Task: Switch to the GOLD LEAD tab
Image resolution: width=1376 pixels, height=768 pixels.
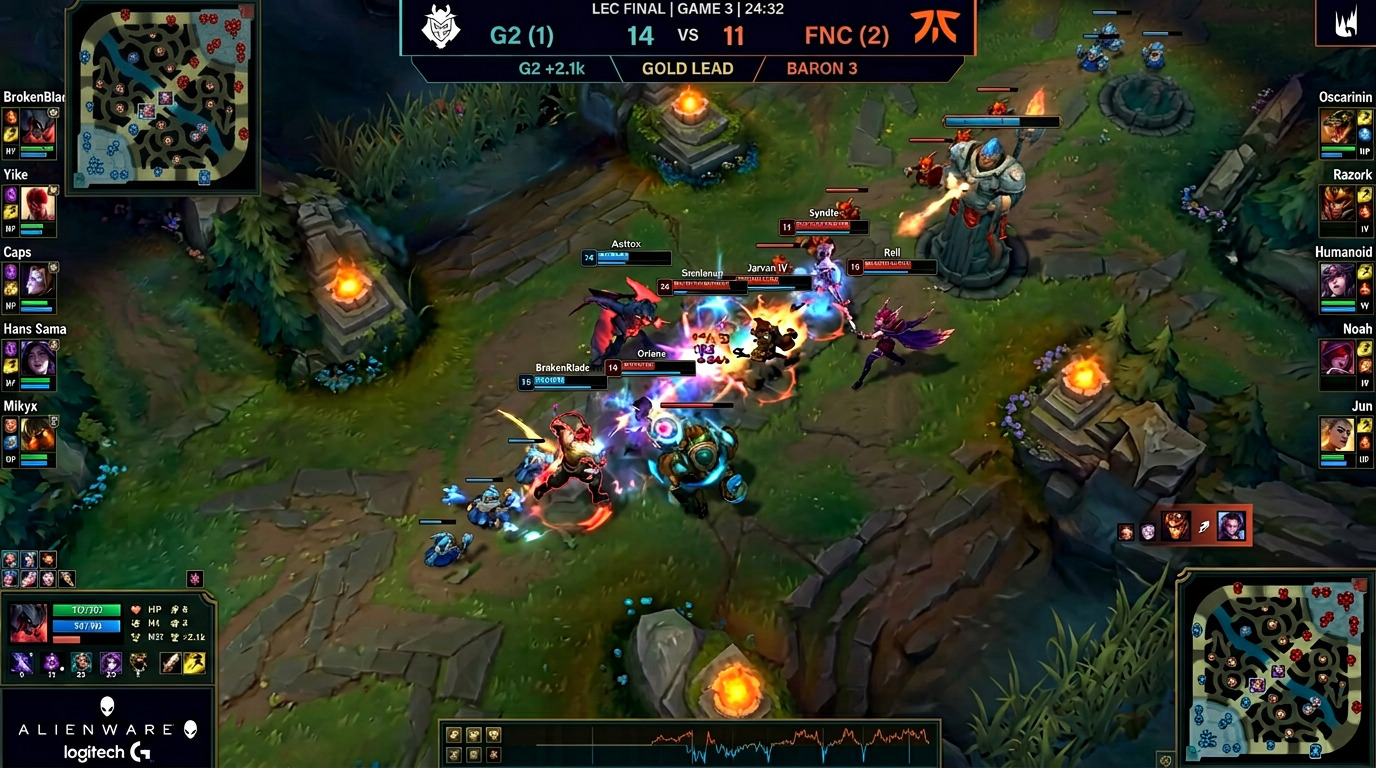Action: pyautogui.click(x=686, y=68)
